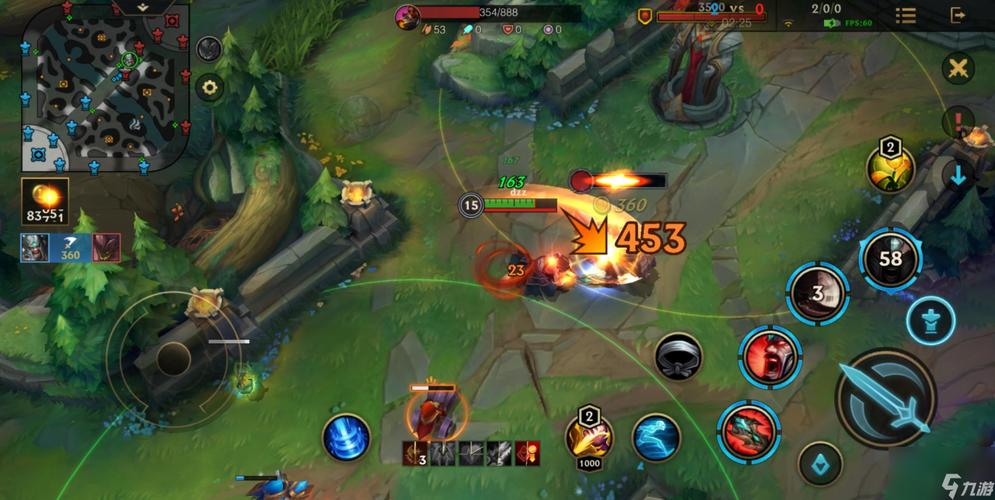Cast the red-and-green axe ability
This screenshot has width=995, height=500.
pyautogui.click(x=746, y=429)
